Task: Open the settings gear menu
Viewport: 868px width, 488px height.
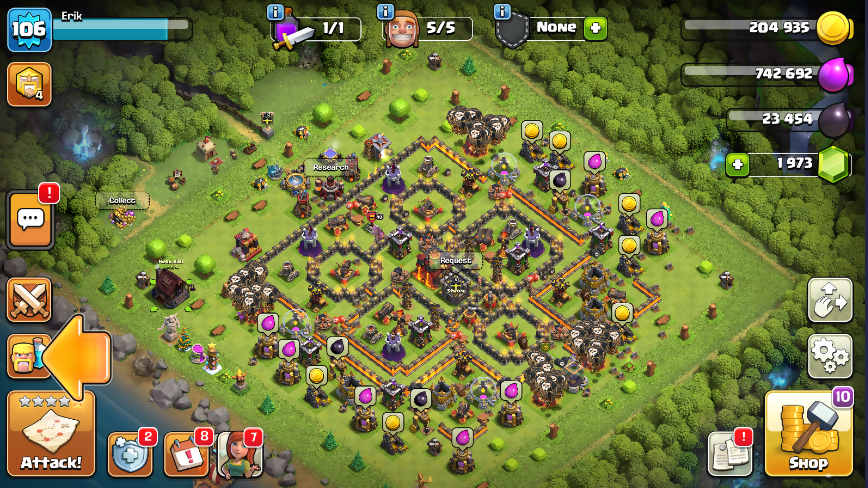Action: (x=829, y=356)
